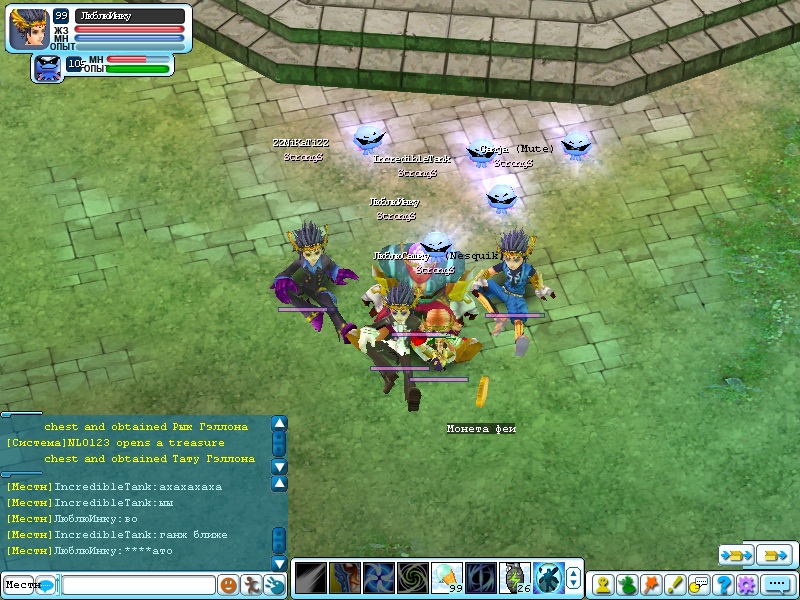Activate the green spiral vortex skill

click(x=413, y=578)
